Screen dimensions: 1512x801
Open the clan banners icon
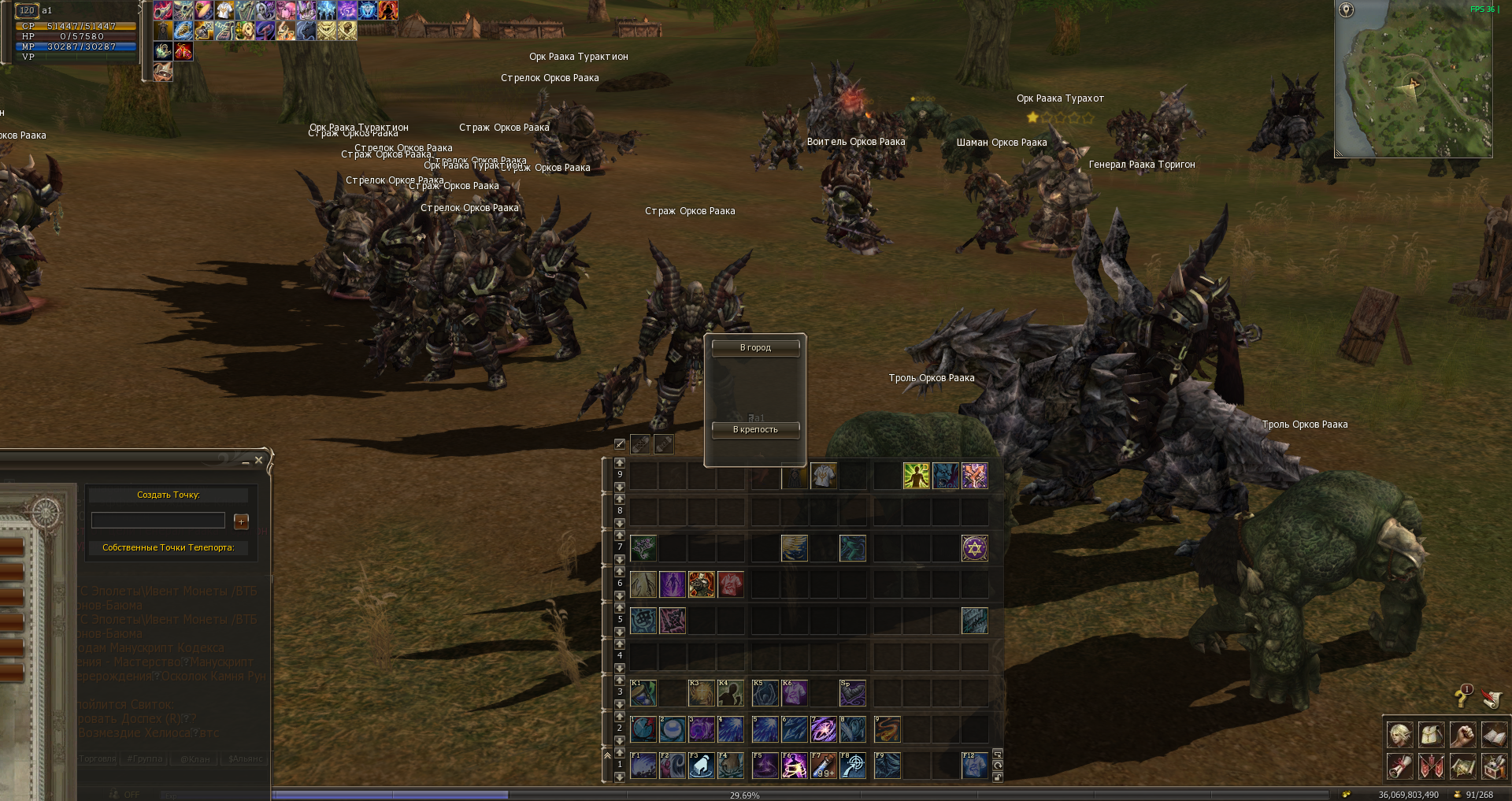[x=1431, y=766]
